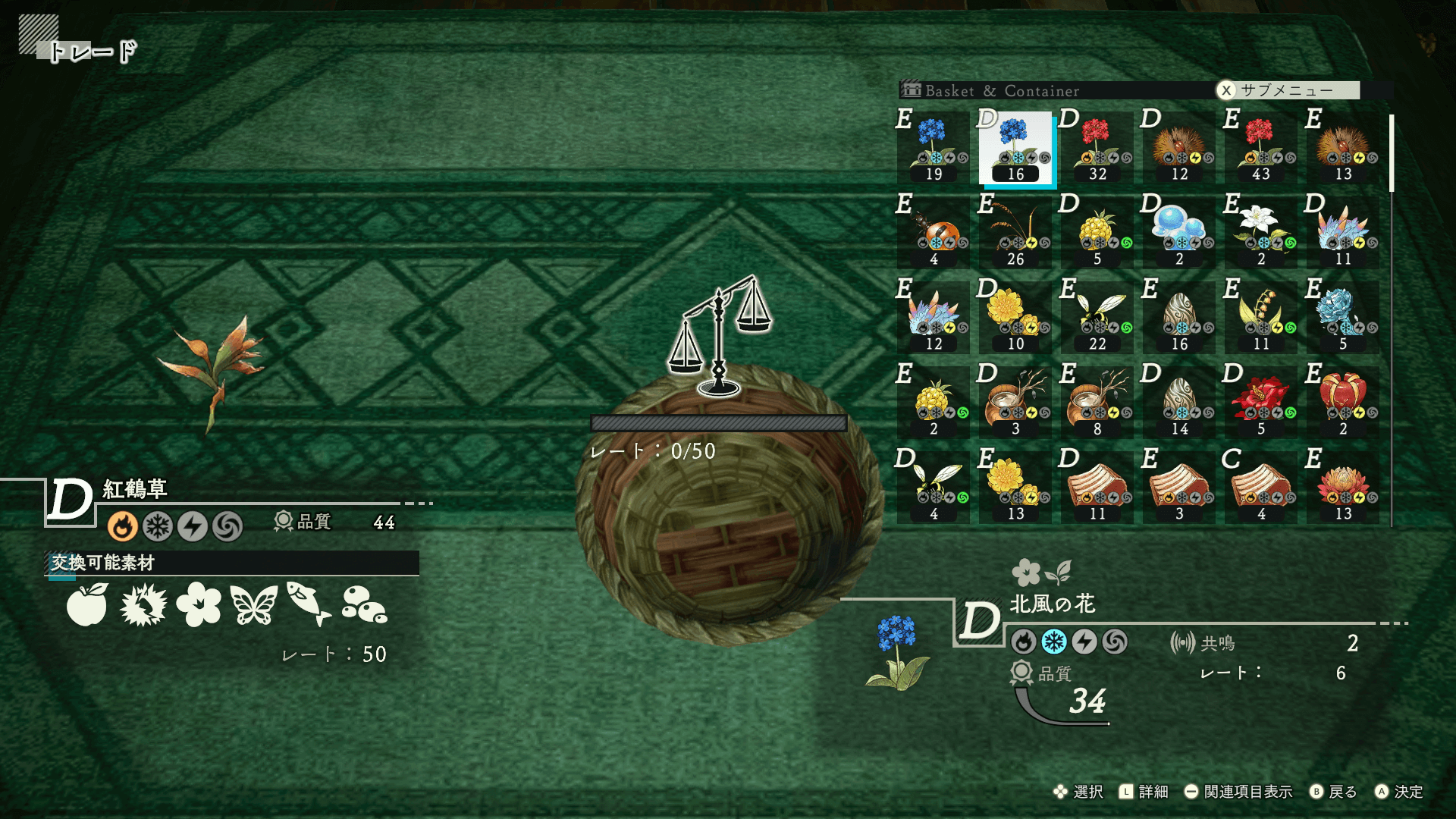Select the E-rank lily of the valley slot

click(x=1261, y=318)
